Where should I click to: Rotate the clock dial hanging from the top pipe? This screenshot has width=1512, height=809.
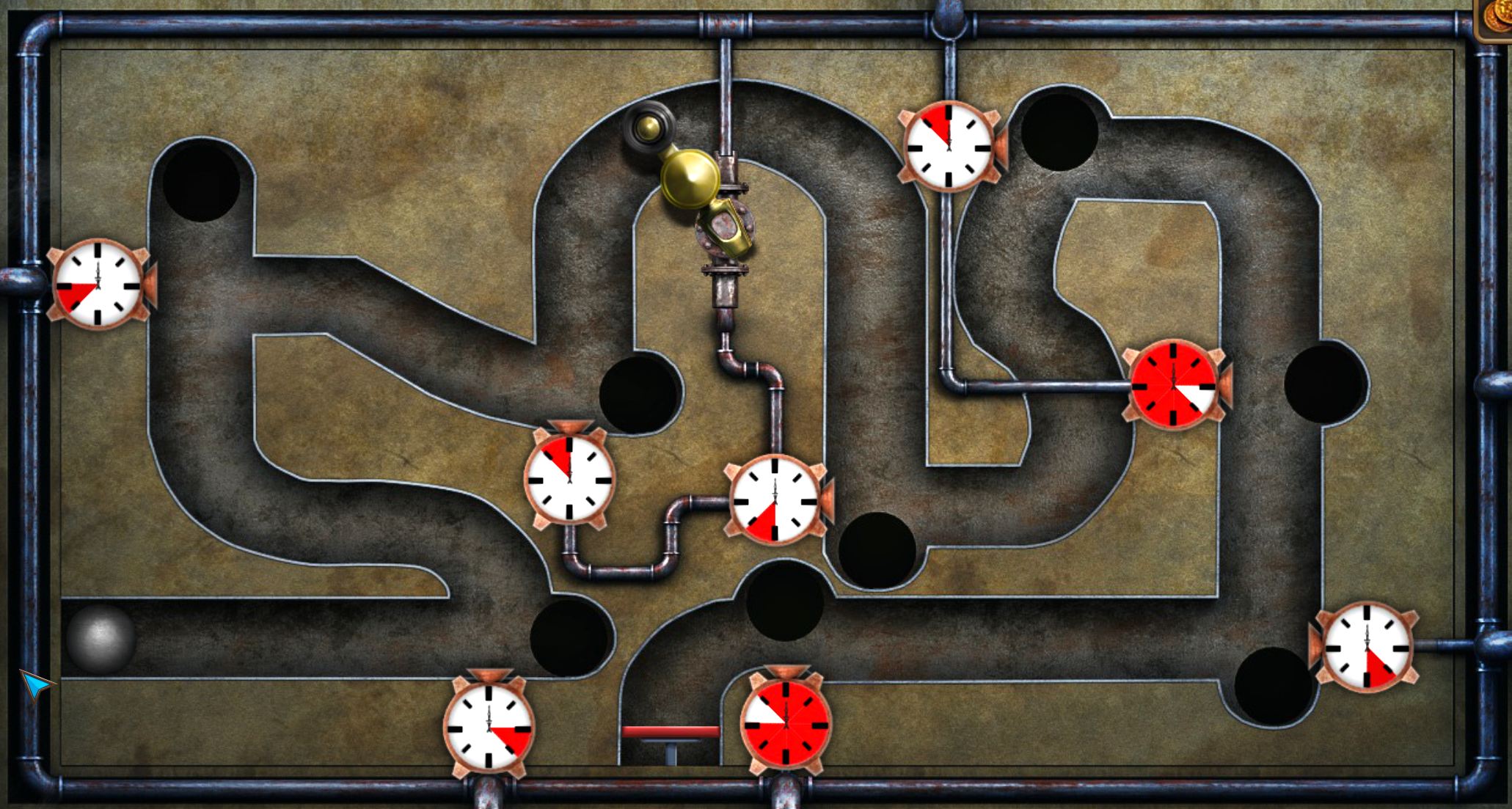[x=949, y=146]
